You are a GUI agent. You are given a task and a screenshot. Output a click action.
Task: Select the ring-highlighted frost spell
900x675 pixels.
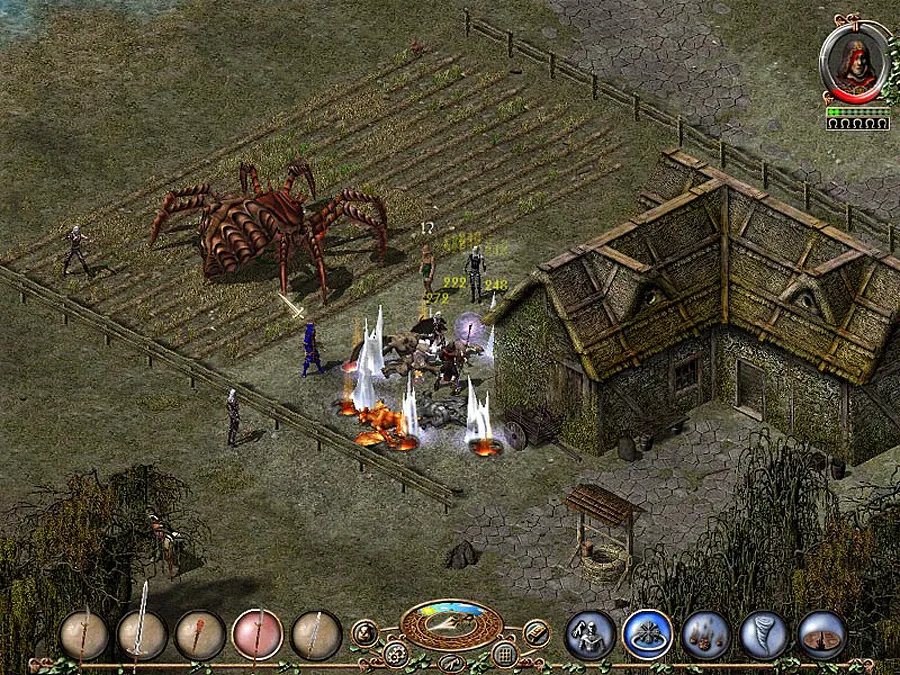[x=646, y=634]
